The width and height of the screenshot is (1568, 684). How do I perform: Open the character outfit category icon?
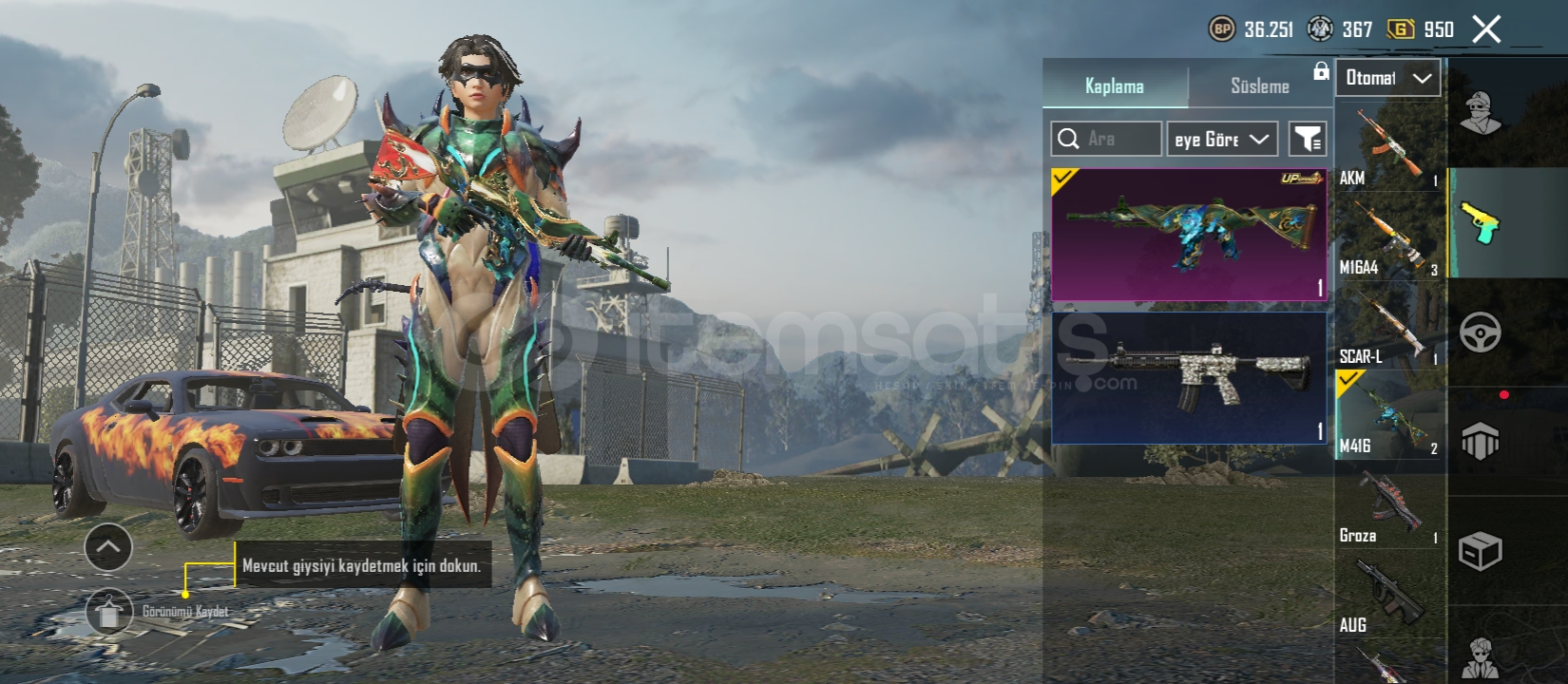click(x=1480, y=114)
